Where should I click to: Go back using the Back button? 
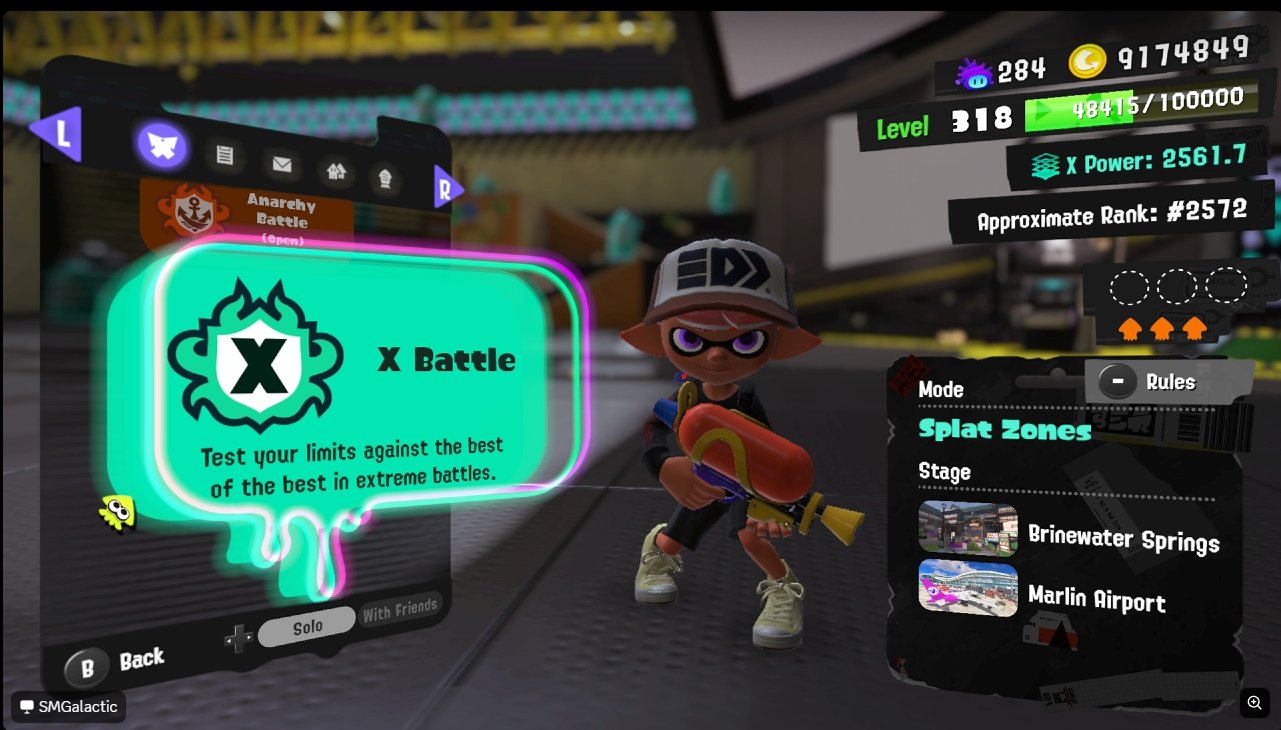tap(115, 664)
